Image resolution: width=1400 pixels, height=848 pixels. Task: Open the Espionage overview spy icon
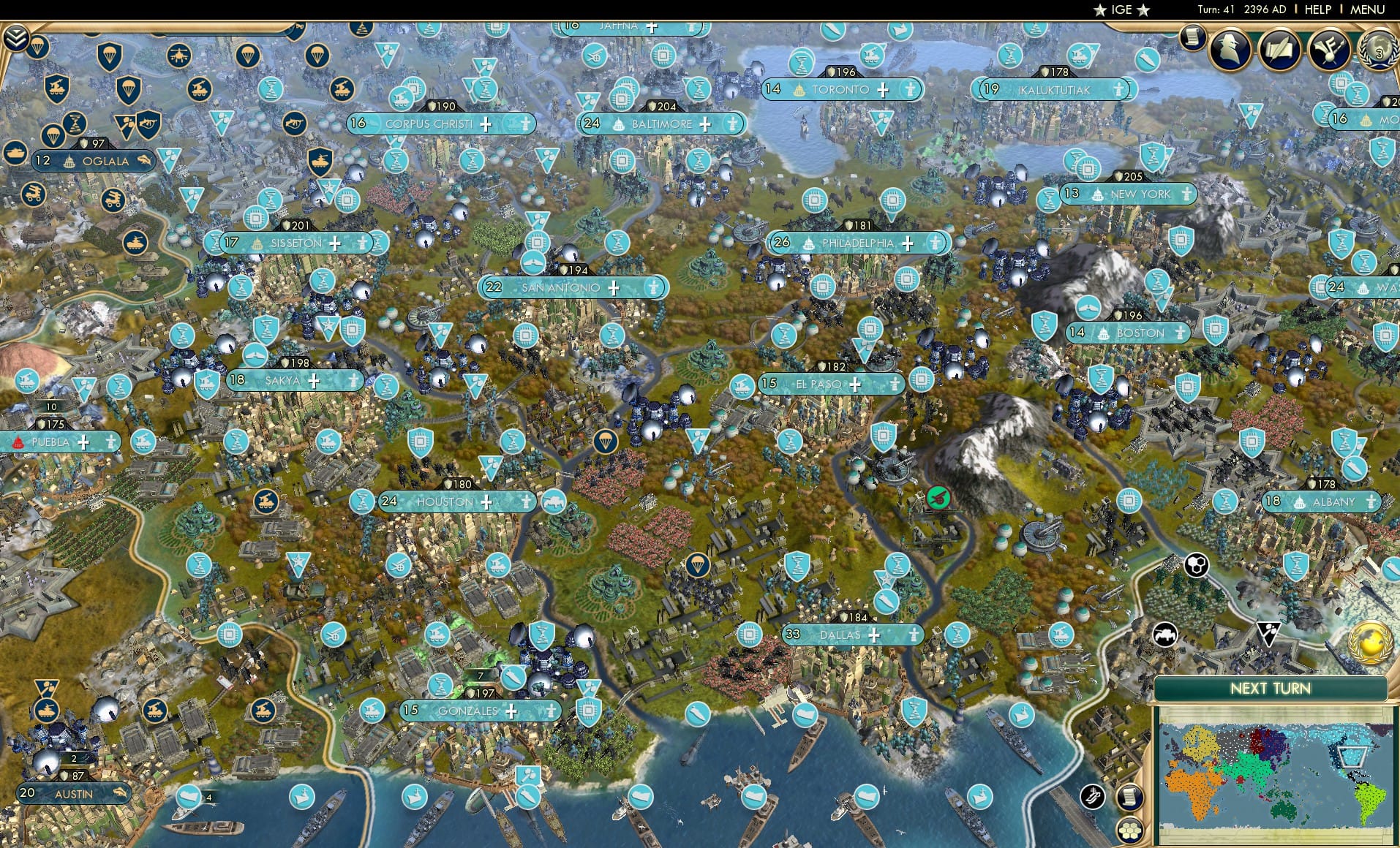coord(1228,50)
